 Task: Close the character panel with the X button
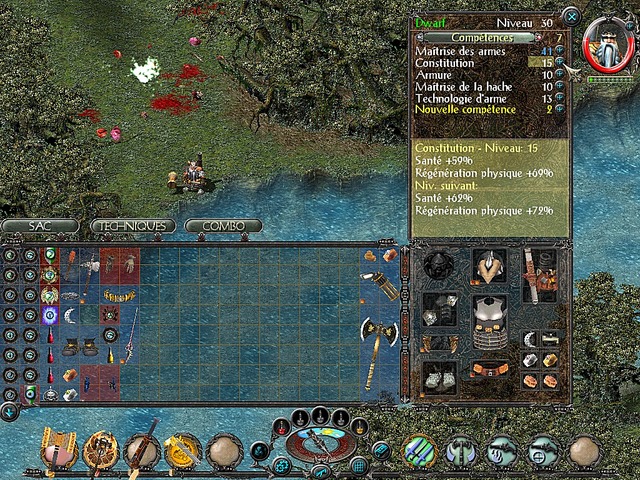coord(570,16)
